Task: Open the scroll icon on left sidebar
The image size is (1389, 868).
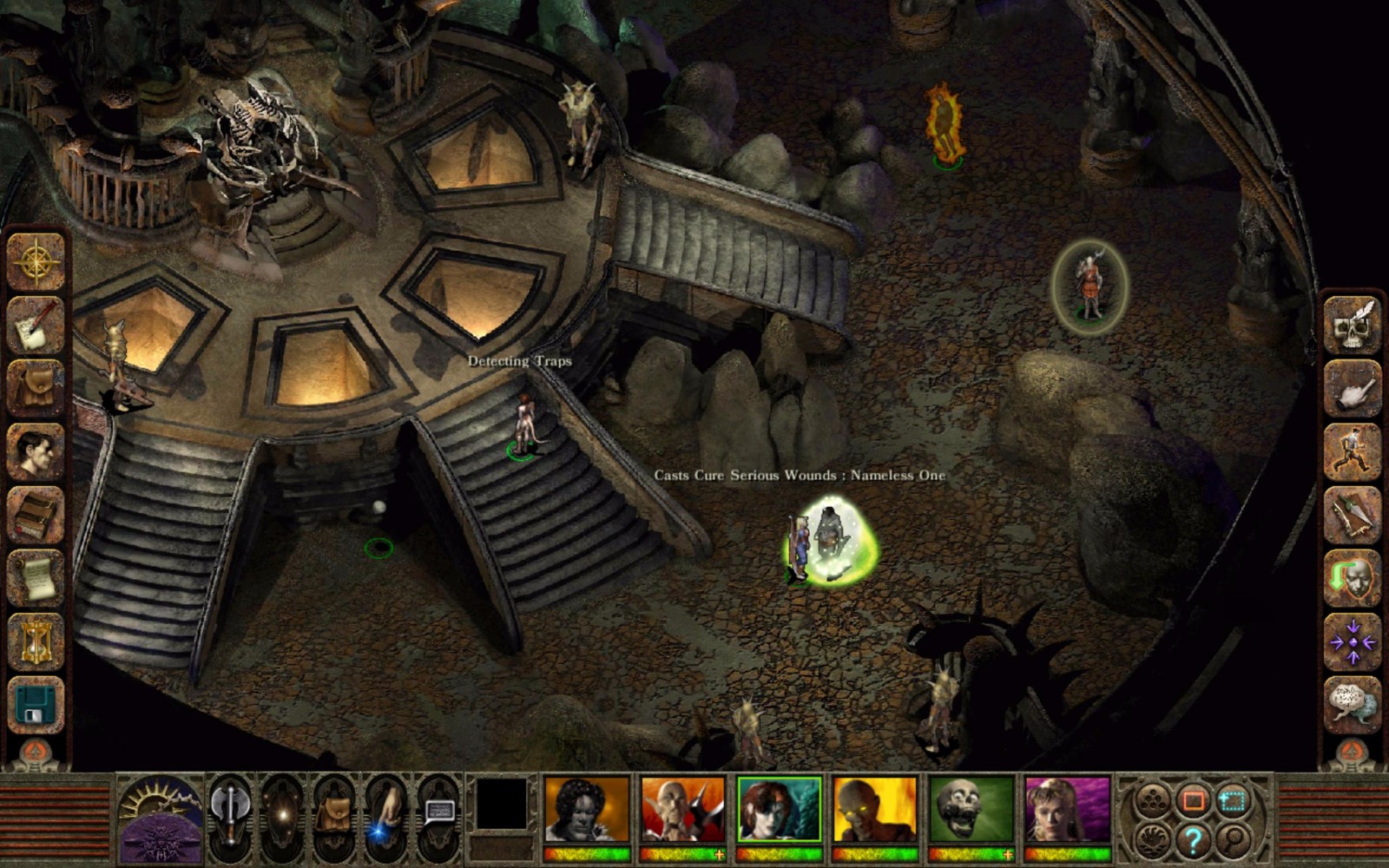Action: (36, 579)
